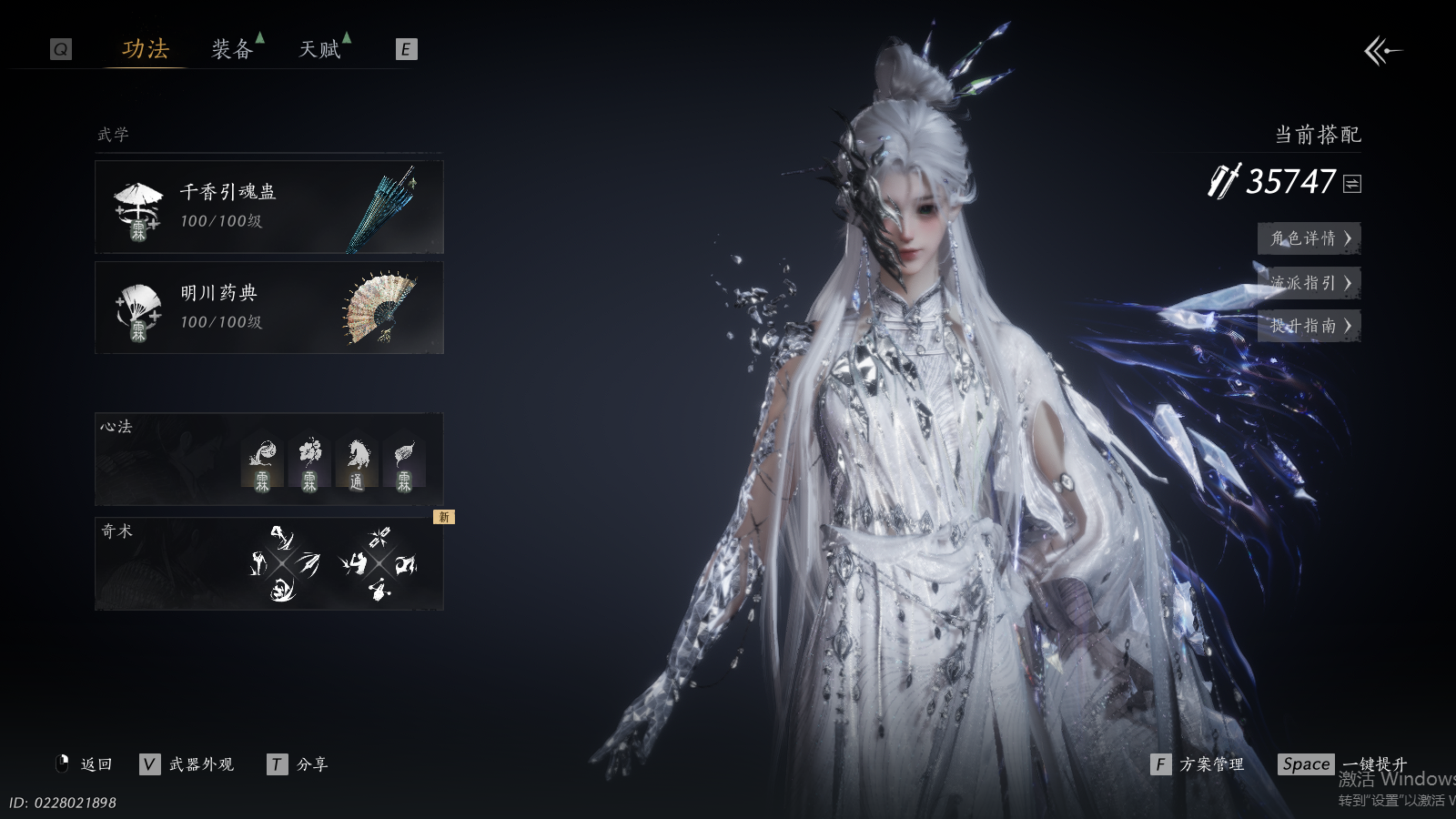The image size is (1456, 819).
Task: Click 返回 to go back
Action: click(x=86, y=764)
